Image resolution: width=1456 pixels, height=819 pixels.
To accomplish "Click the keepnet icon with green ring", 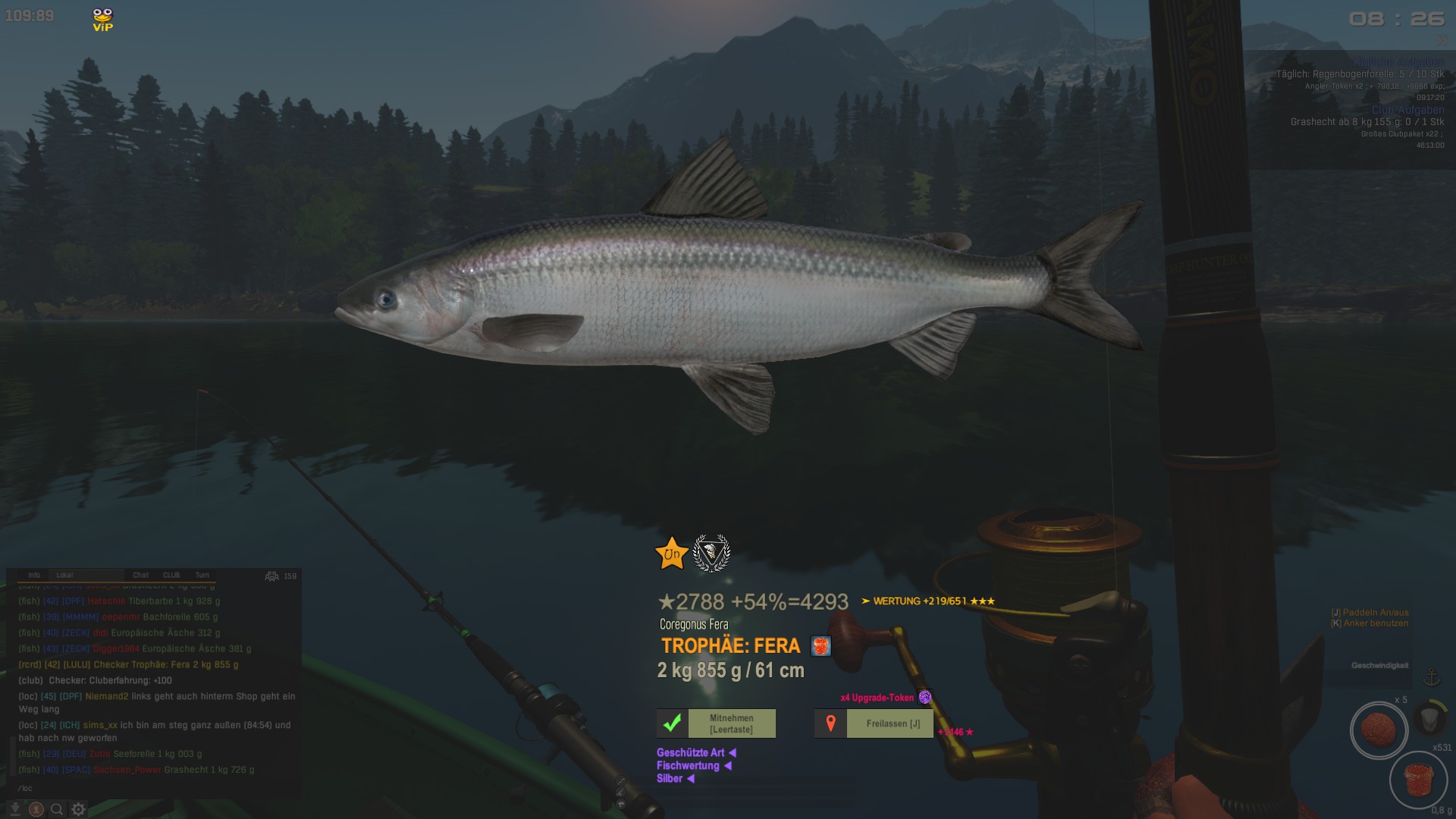I will click(1429, 717).
